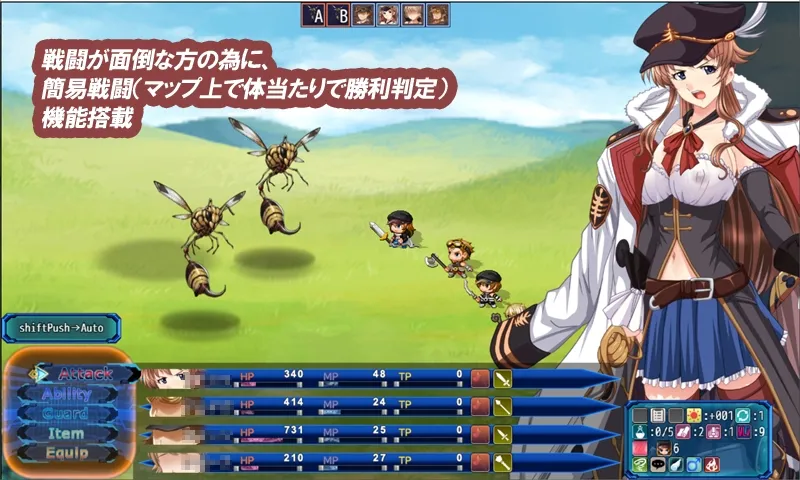
Task: Click the green cycle arrows icon
Action: 743,415
